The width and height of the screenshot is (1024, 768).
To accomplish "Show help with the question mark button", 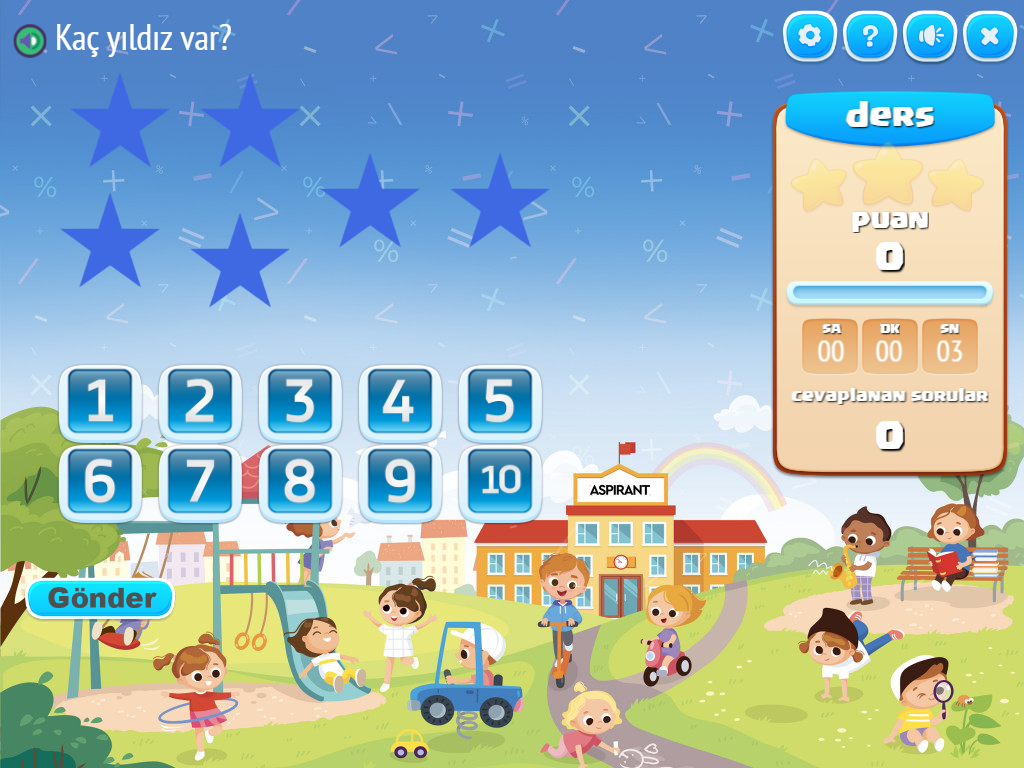I will pos(869,37).
